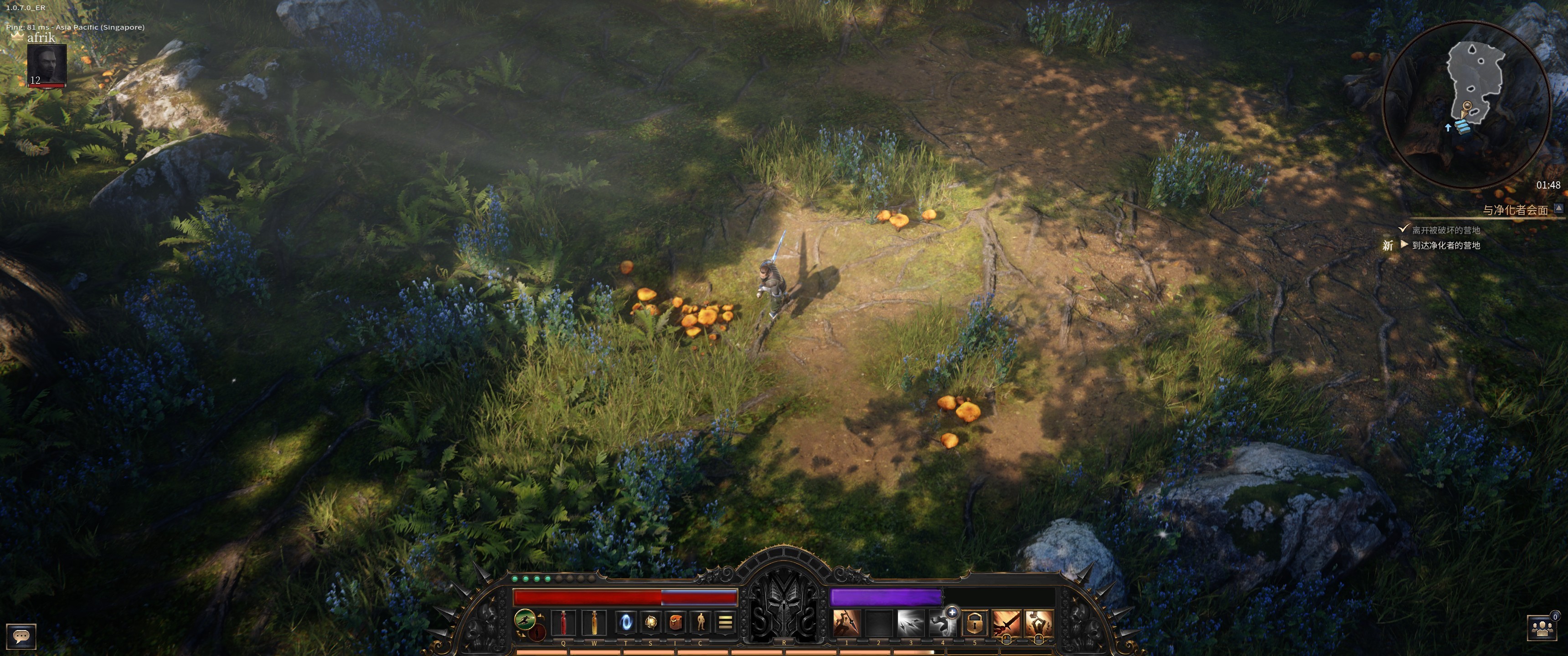
Task: Open the chat speech bubble
Action: (x=21, y=636)
